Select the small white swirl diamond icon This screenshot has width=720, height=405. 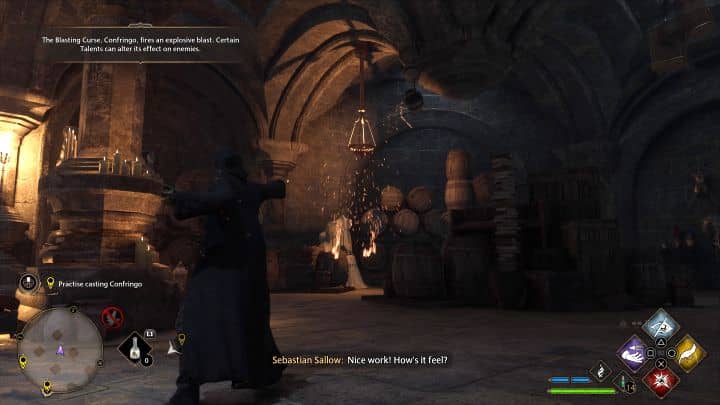click(602, 370)
